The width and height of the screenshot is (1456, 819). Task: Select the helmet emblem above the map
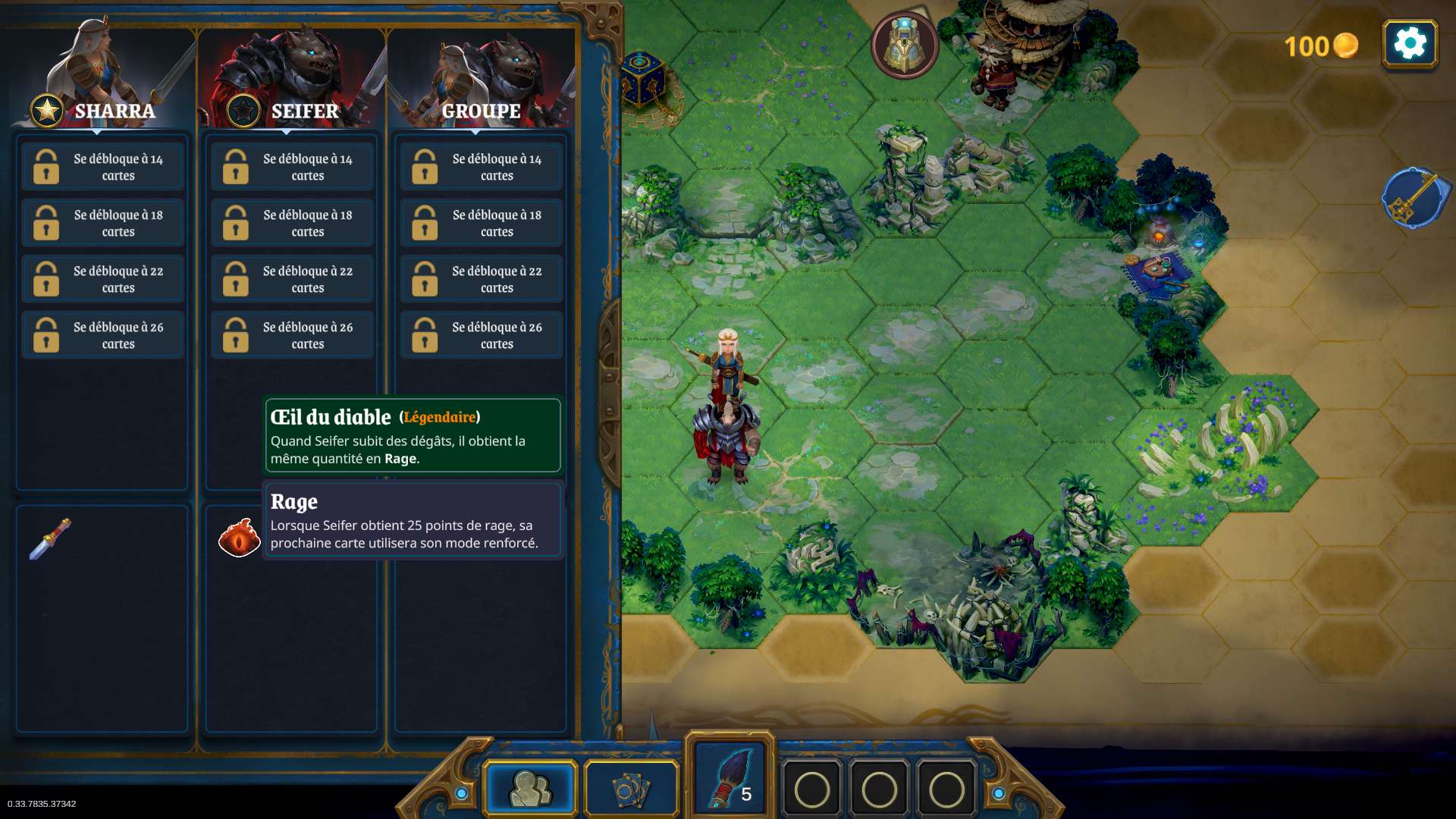[904, 45]
